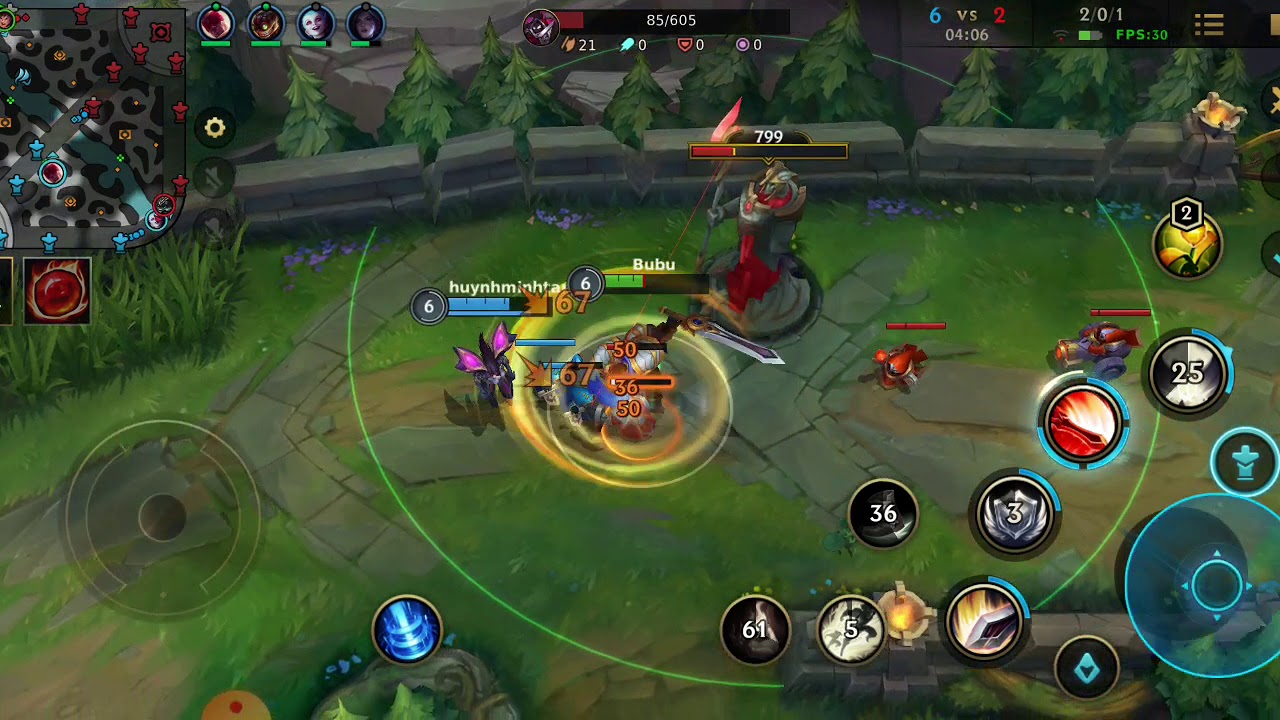Tap the ability on 36-second cooldown

pos(883,514)
